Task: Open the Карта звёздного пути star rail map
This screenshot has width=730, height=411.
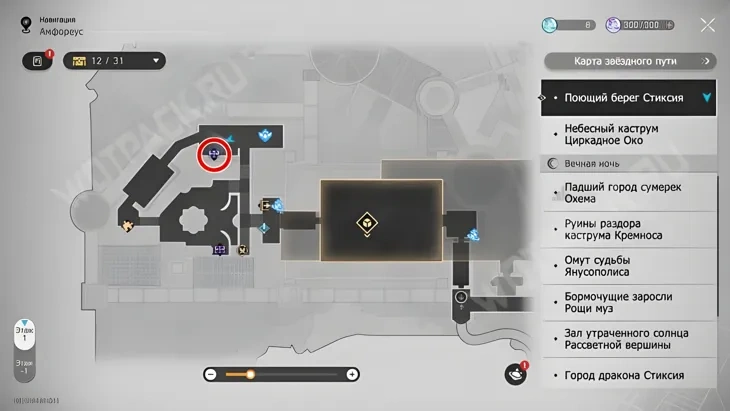Action: pyautogui.click(x=627, y=61)
